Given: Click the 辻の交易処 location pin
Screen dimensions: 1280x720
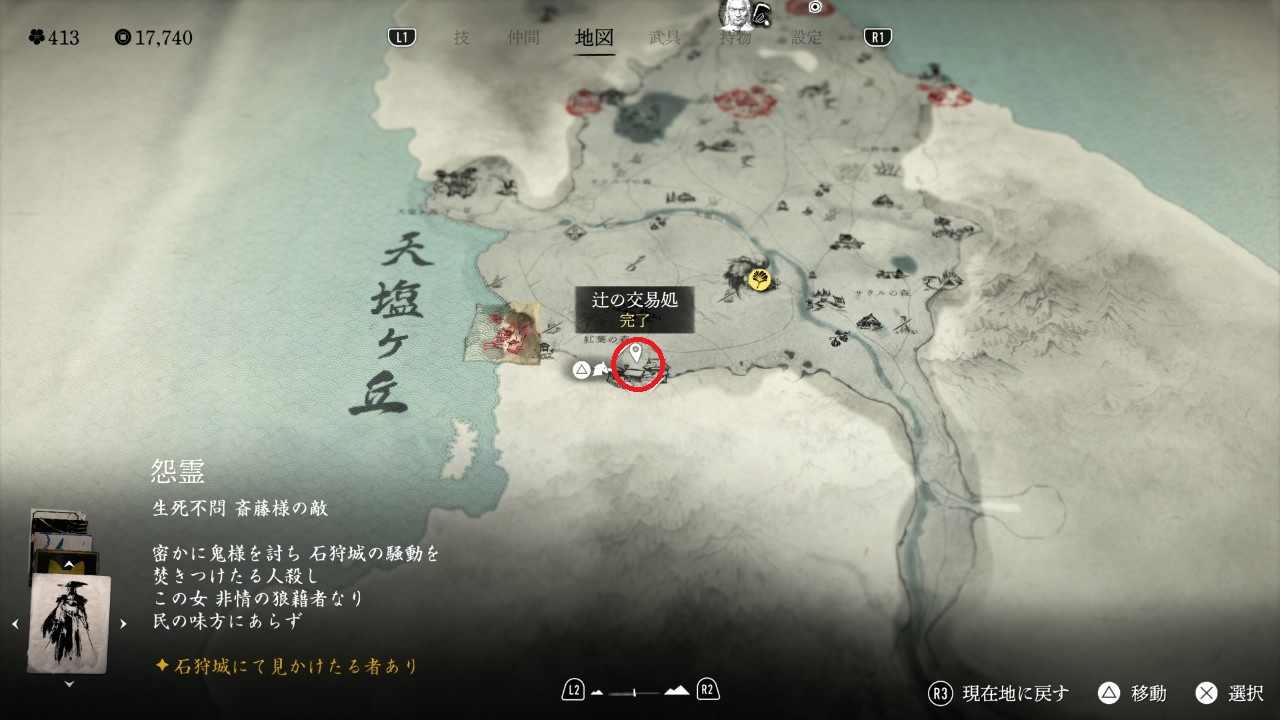Looking at the screenshot, I should click(634, 353).
